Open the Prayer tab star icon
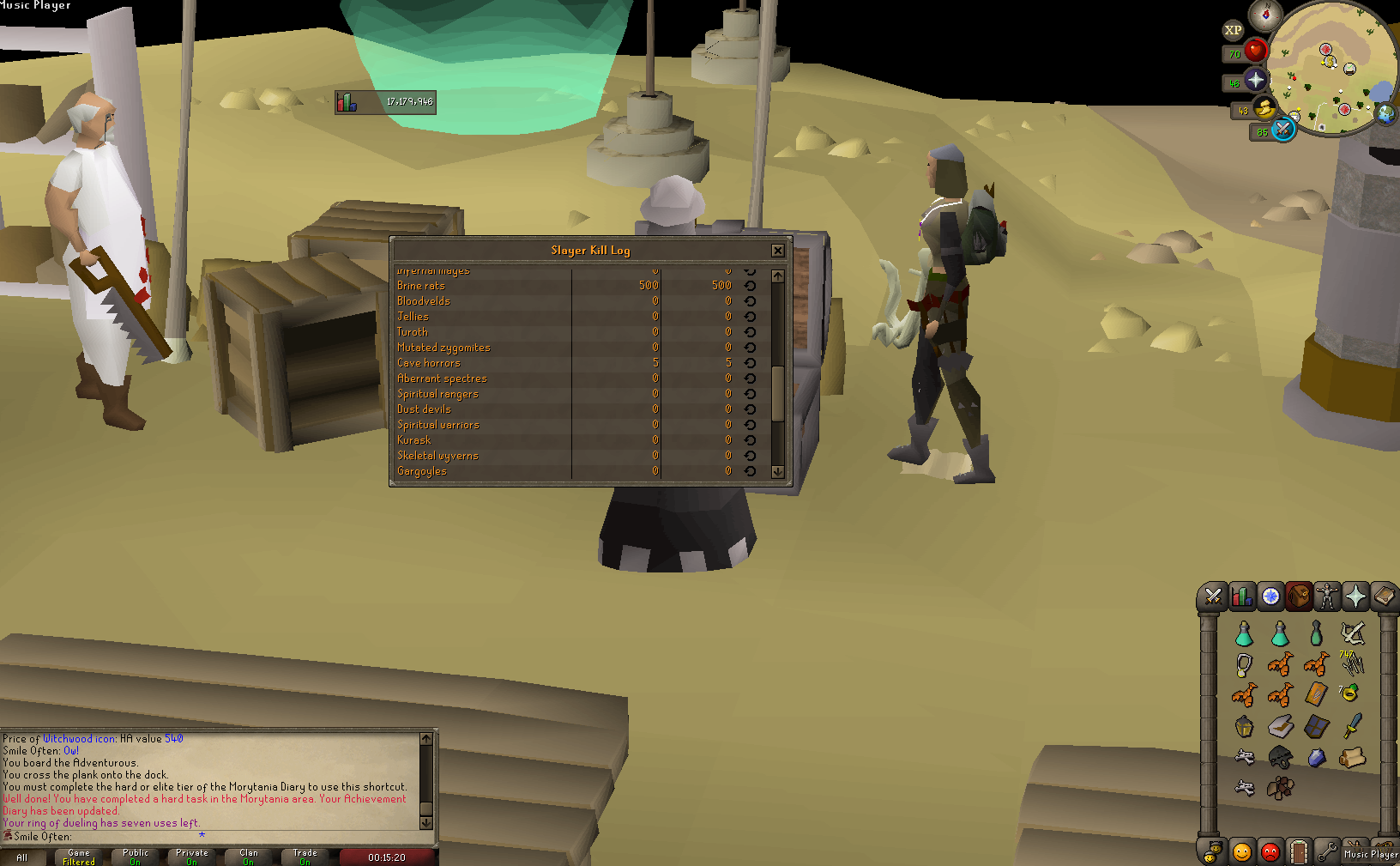 pyautogui.click(x=1356, y=597)
